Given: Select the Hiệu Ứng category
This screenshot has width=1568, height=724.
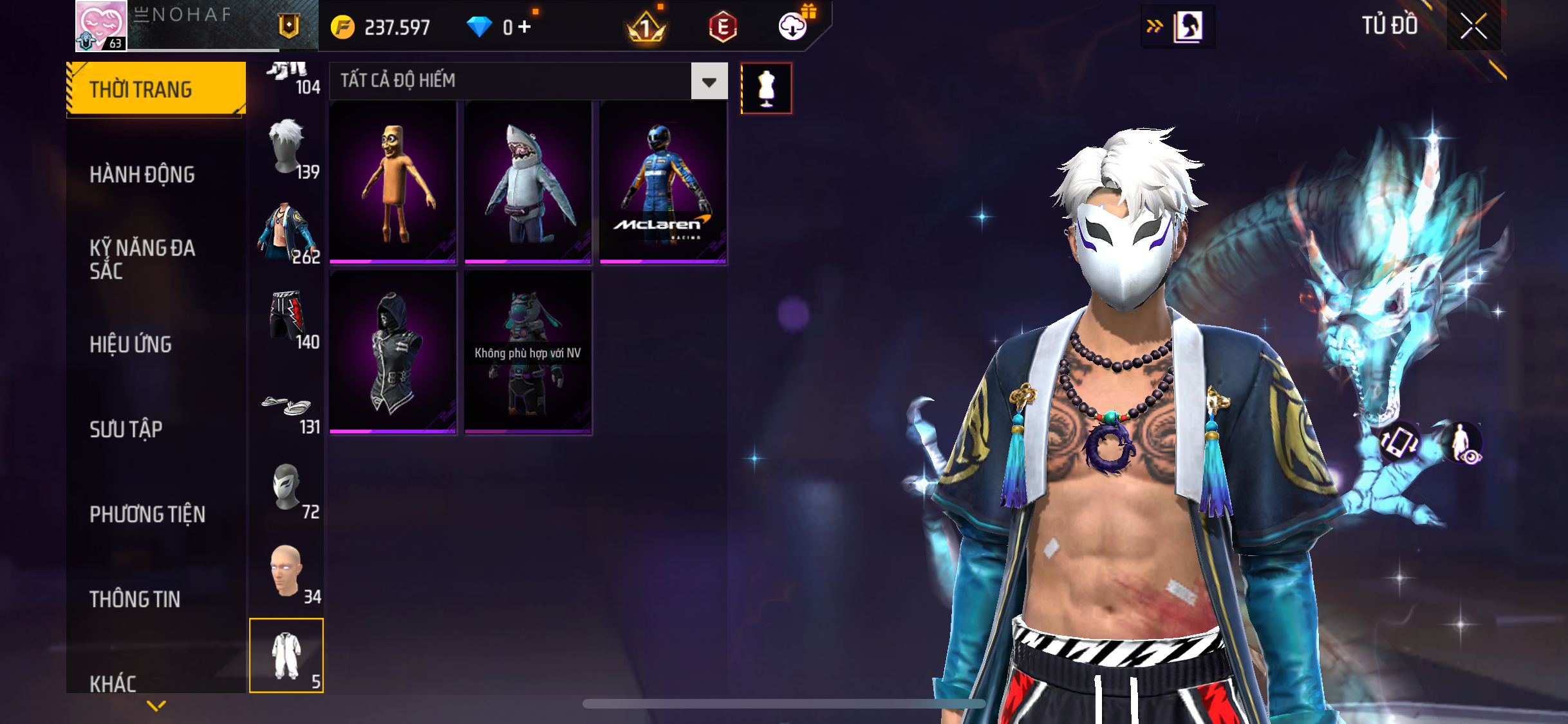Looking at the screenshot, I should (131, 344).
